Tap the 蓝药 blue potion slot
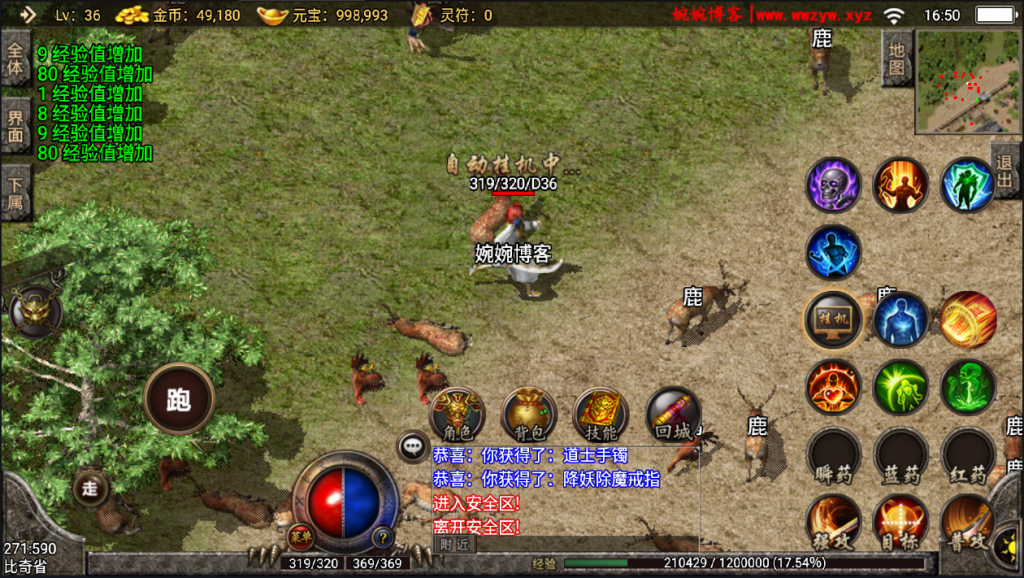The image size is (1024, 578). 900,455
